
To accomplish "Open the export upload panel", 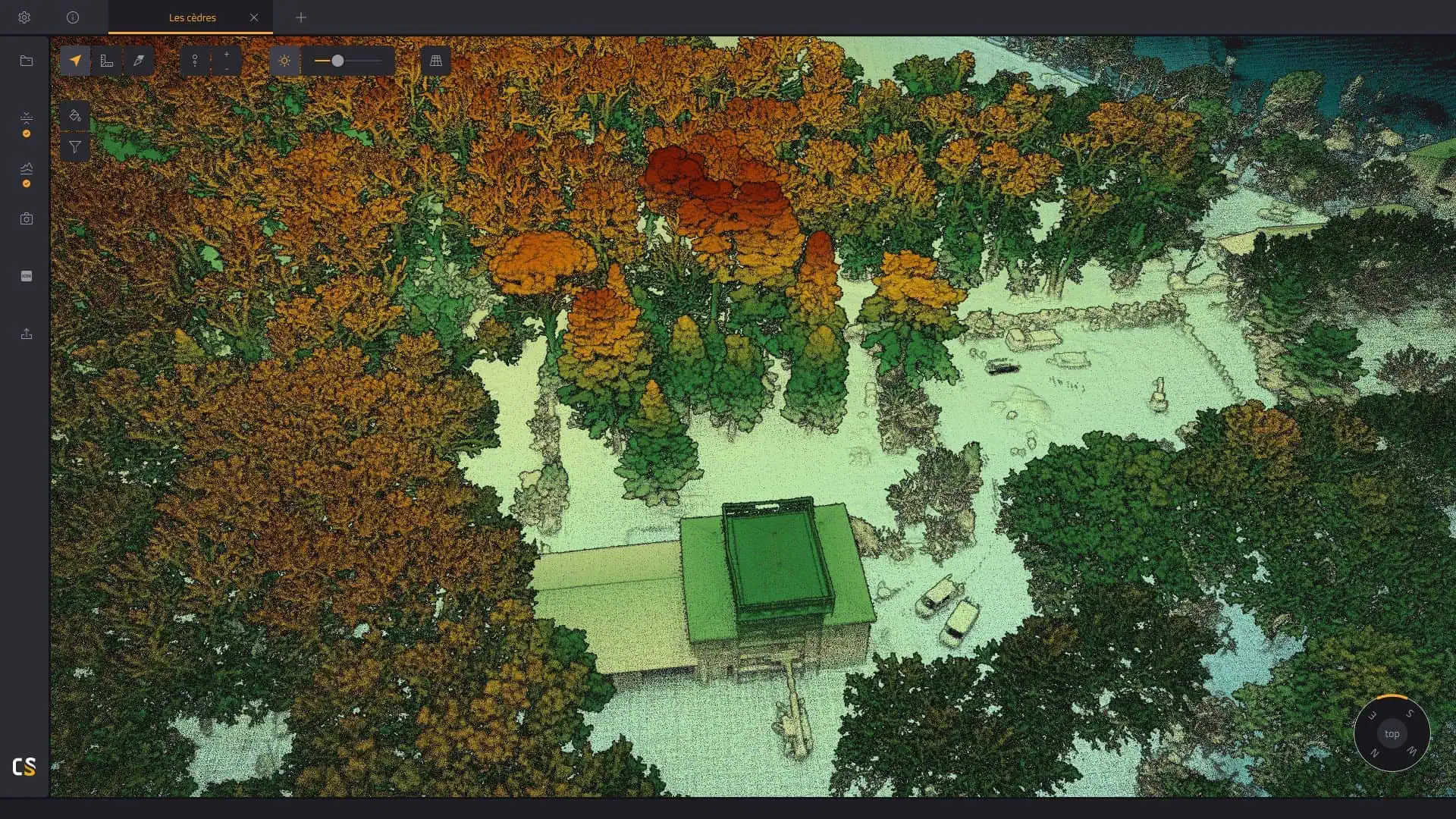I will (27, 334).
